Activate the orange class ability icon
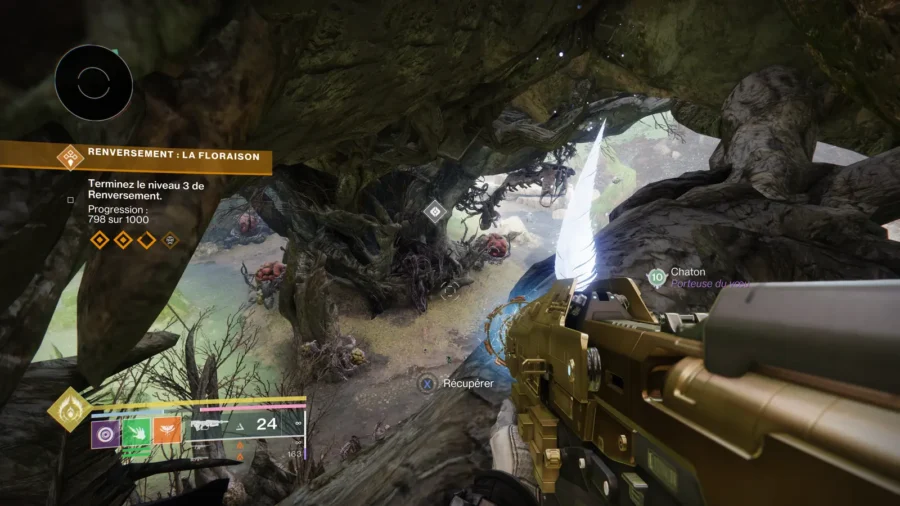This screenshot has height=506, width=900. tap(167, 433)
